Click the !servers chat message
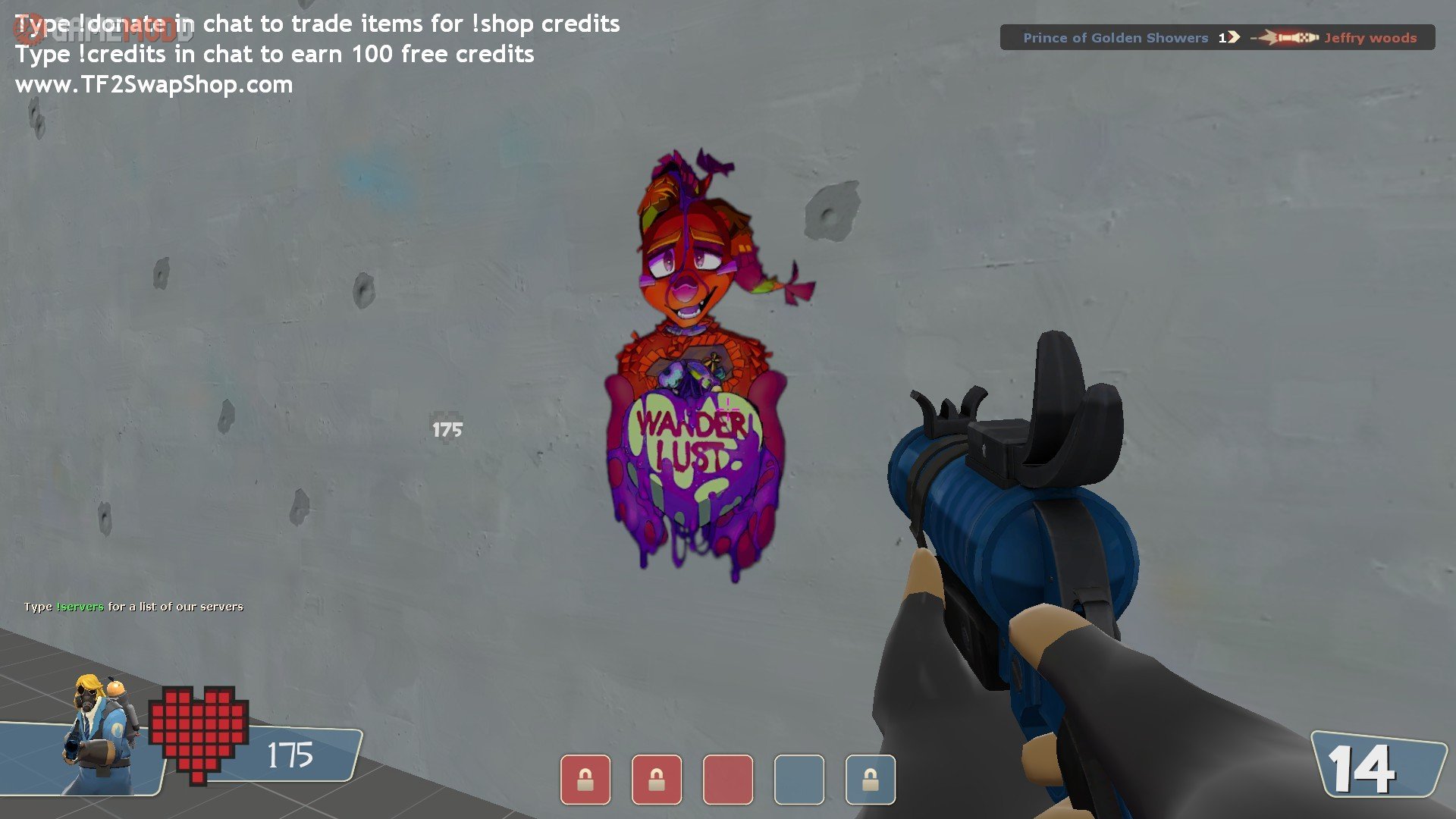 click(133, 607)
